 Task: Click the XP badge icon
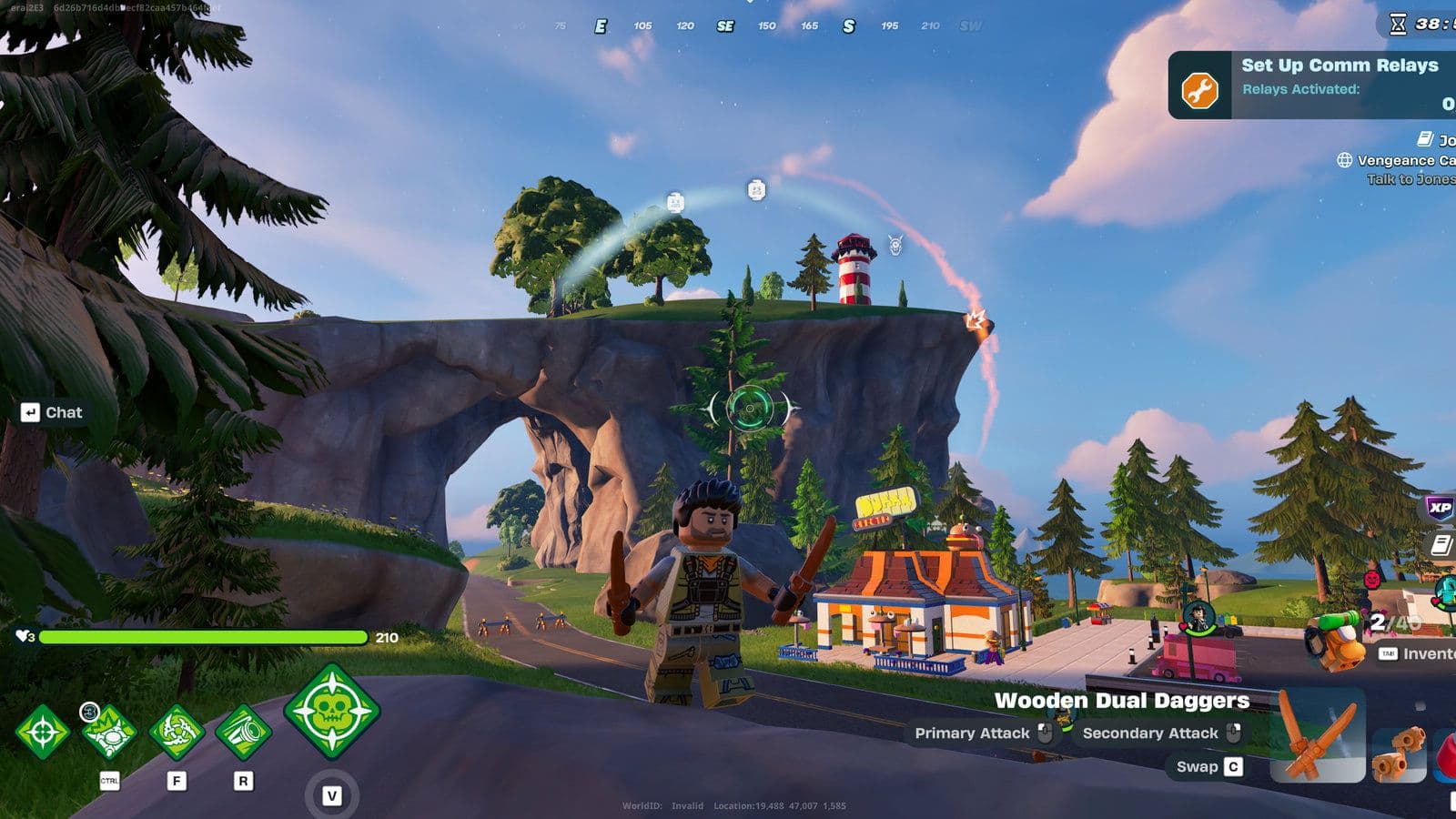pyautogui.click(x=1440, y=507)
